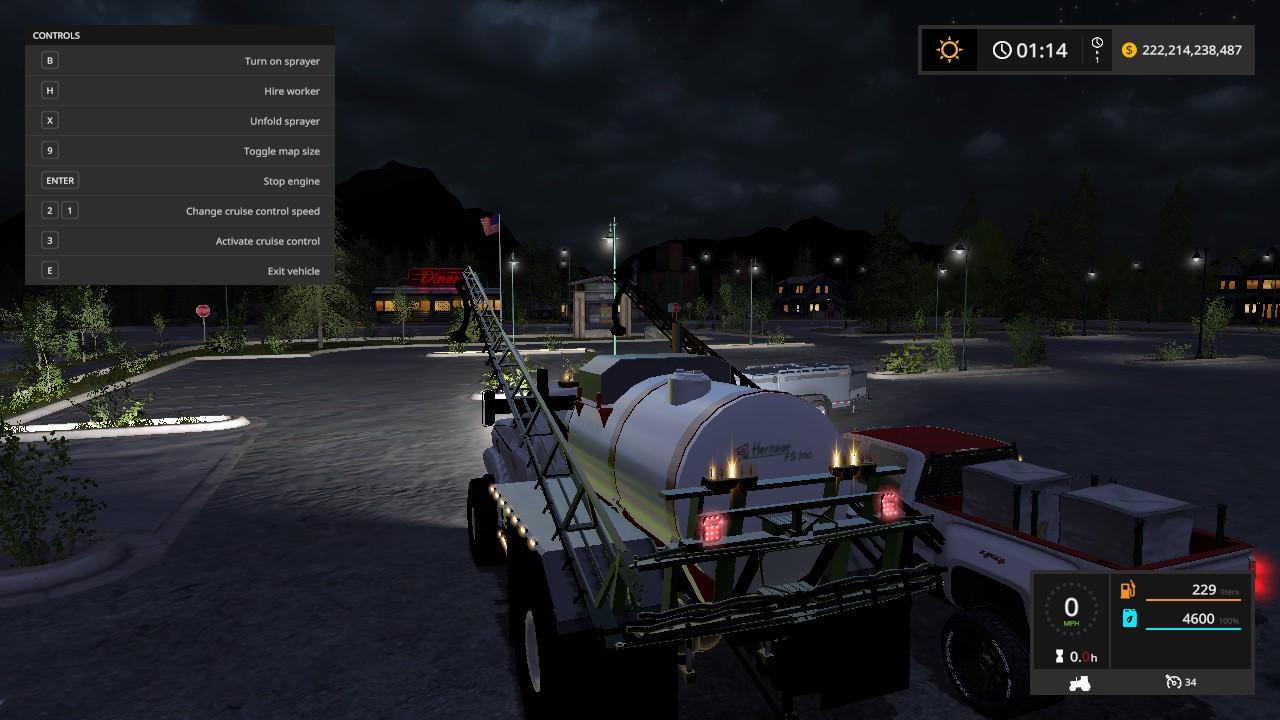
Task: Click the time scale stopwatch icon
Action: point(1097,50)
